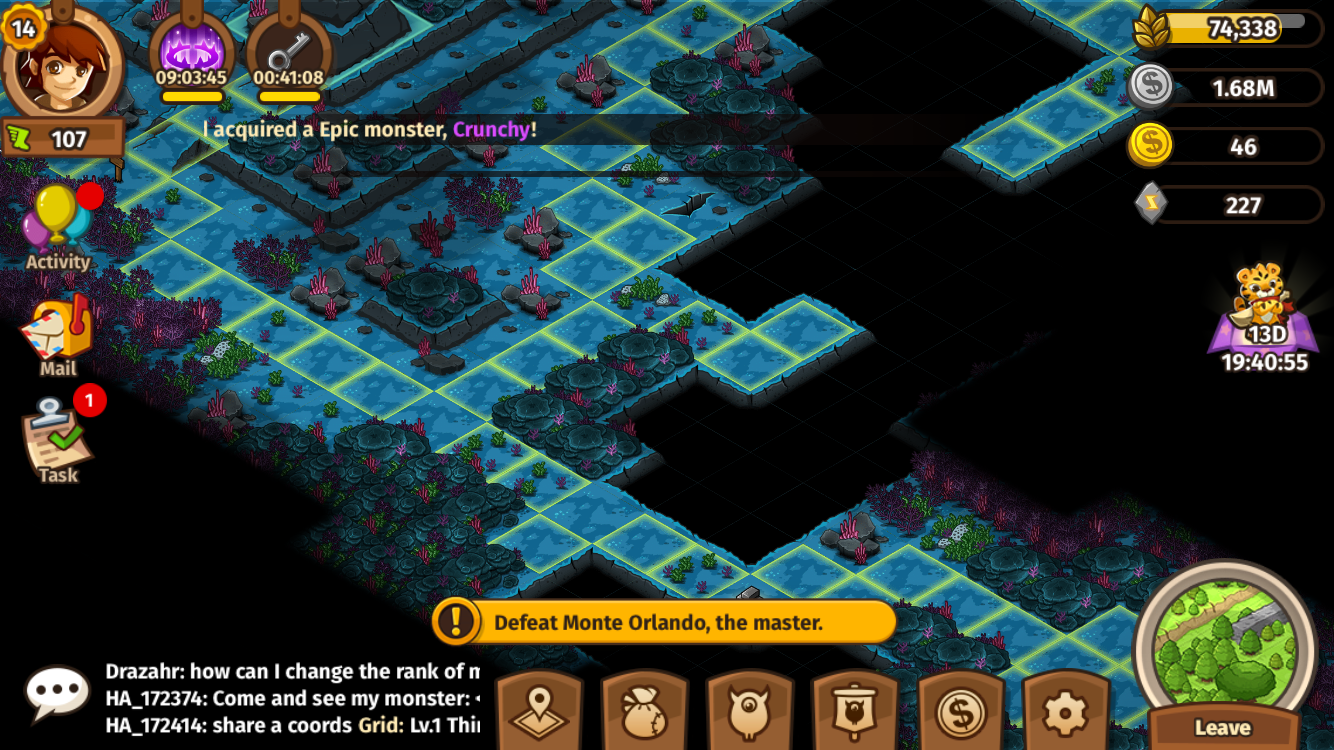Open the tiger event 13D icon
1334x750 pixels.
point(1264,315)
